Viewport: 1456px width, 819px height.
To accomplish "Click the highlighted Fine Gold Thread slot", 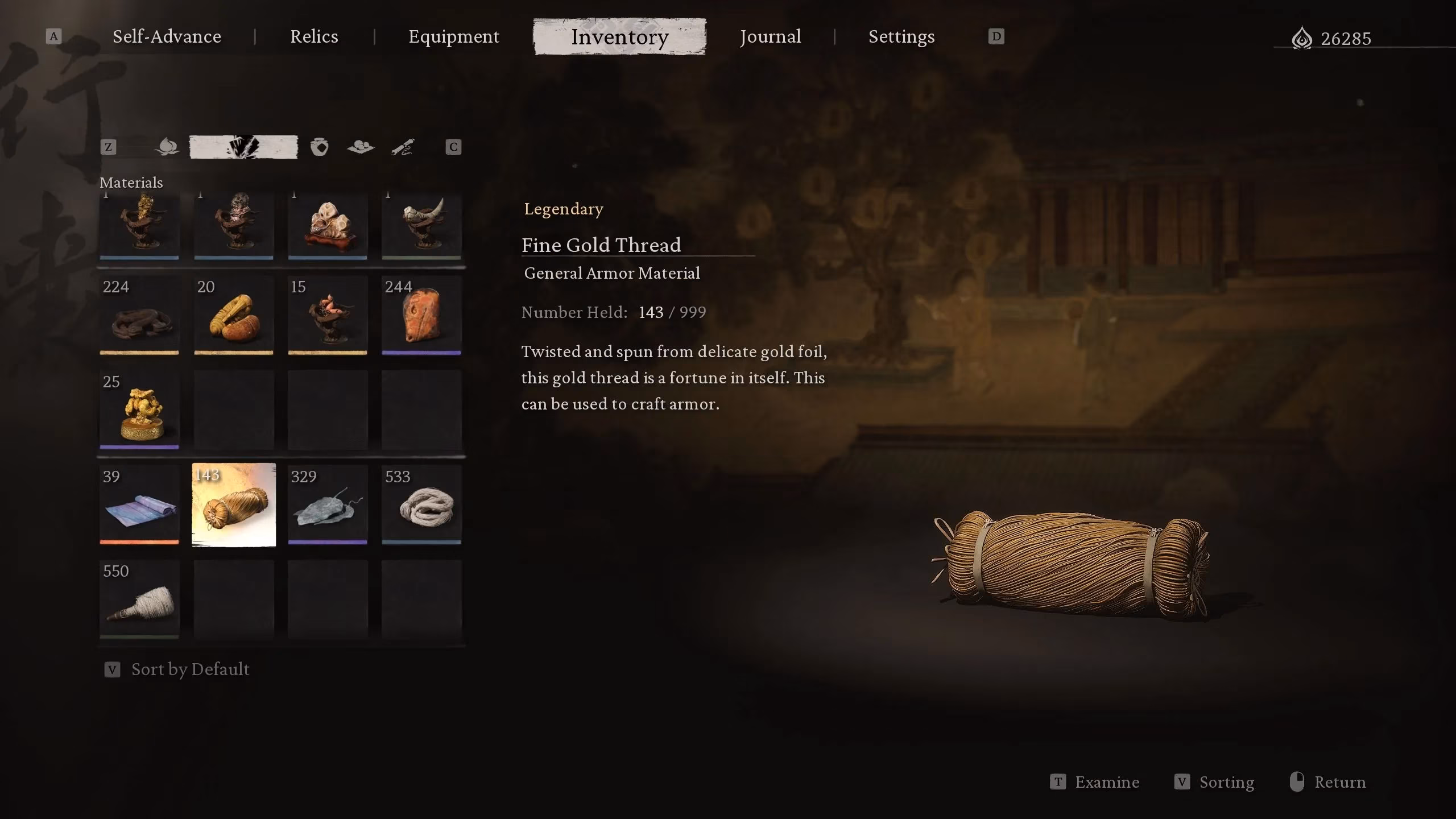I will 234,505.
